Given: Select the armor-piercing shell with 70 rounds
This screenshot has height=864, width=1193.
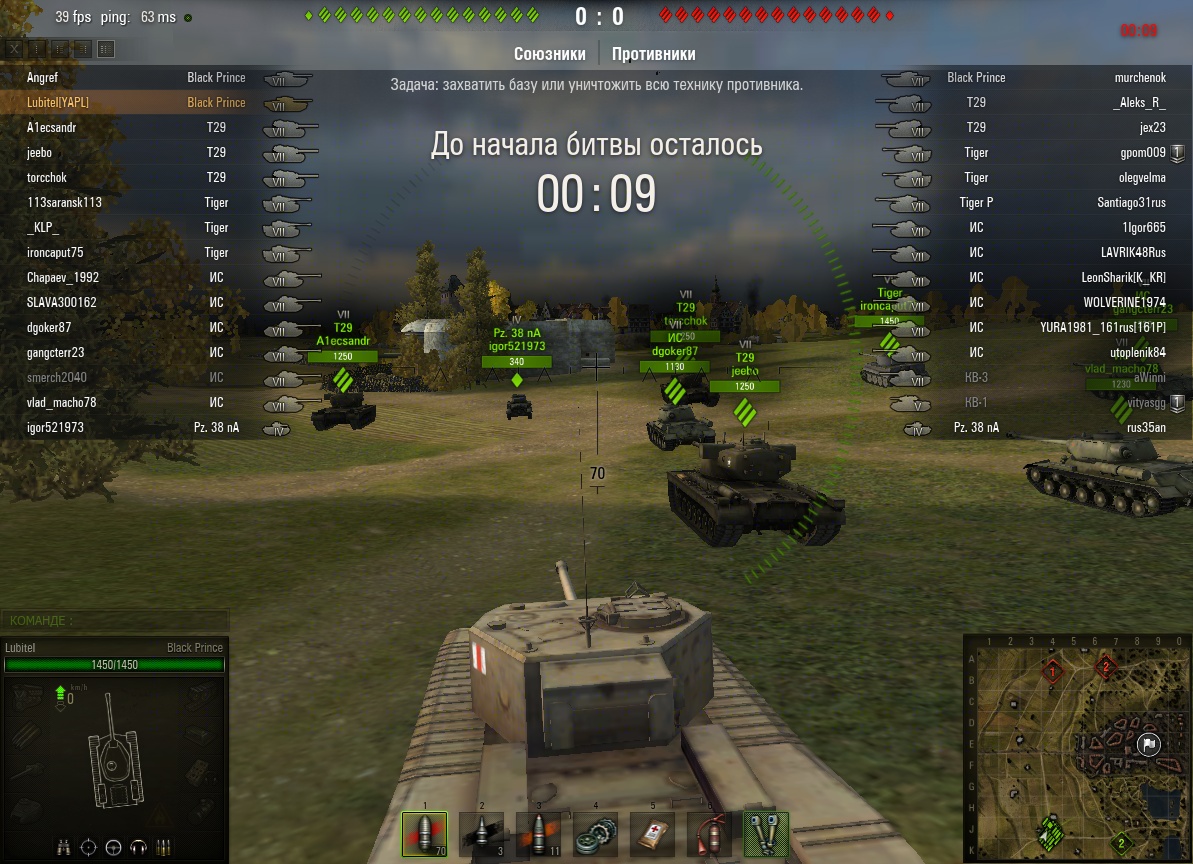Looking at the screenshot, I should click(x=424, y=834).
